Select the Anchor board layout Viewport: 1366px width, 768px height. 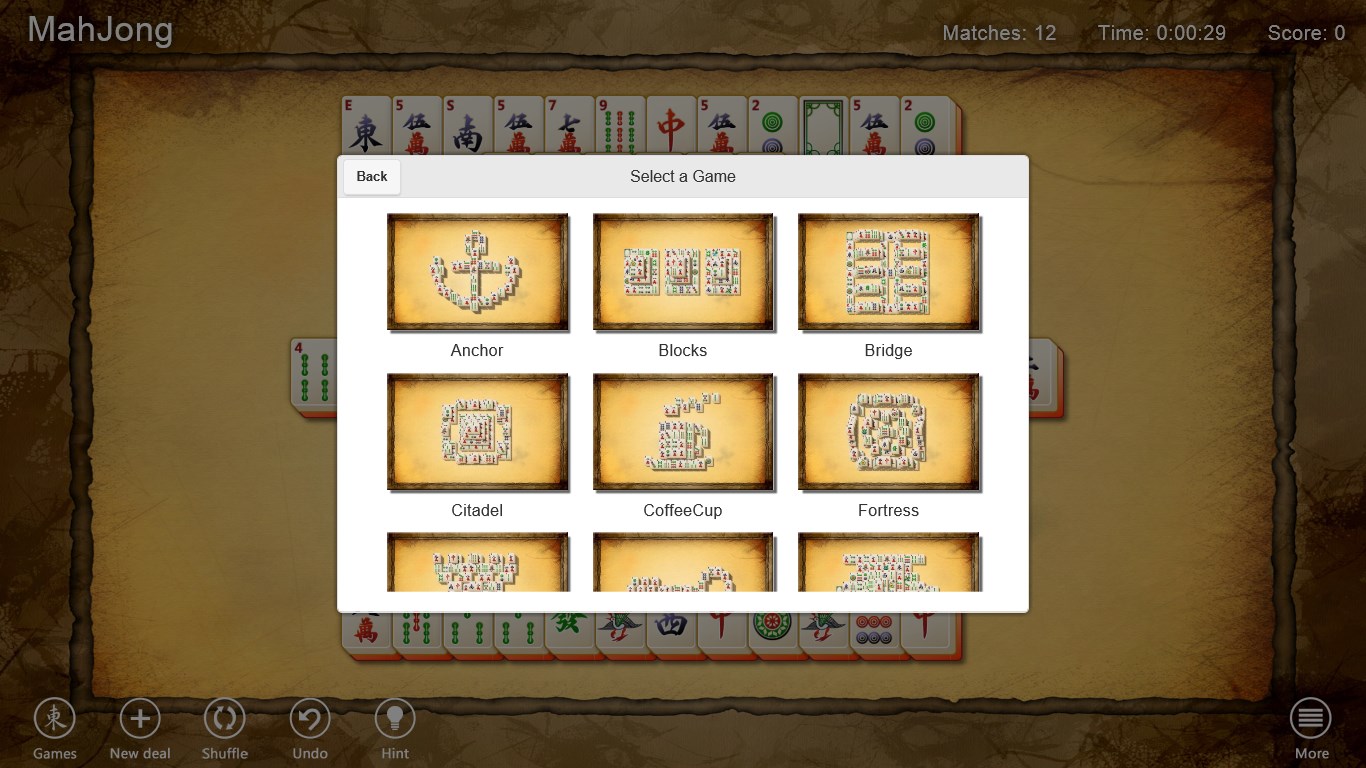coord(477,272)
